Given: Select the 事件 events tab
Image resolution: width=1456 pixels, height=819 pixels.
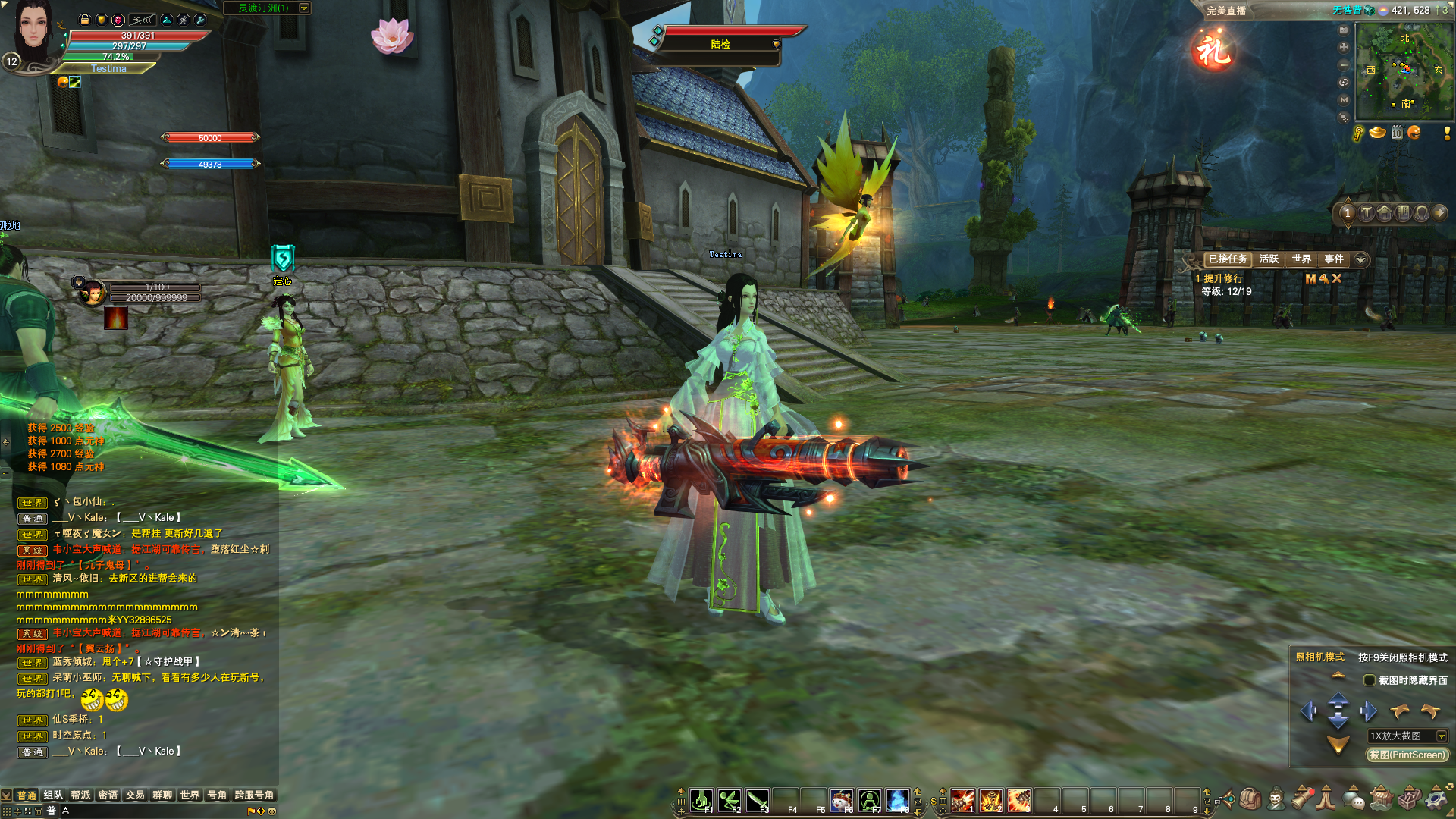Looking at the screenshot, I should 1334,259.
